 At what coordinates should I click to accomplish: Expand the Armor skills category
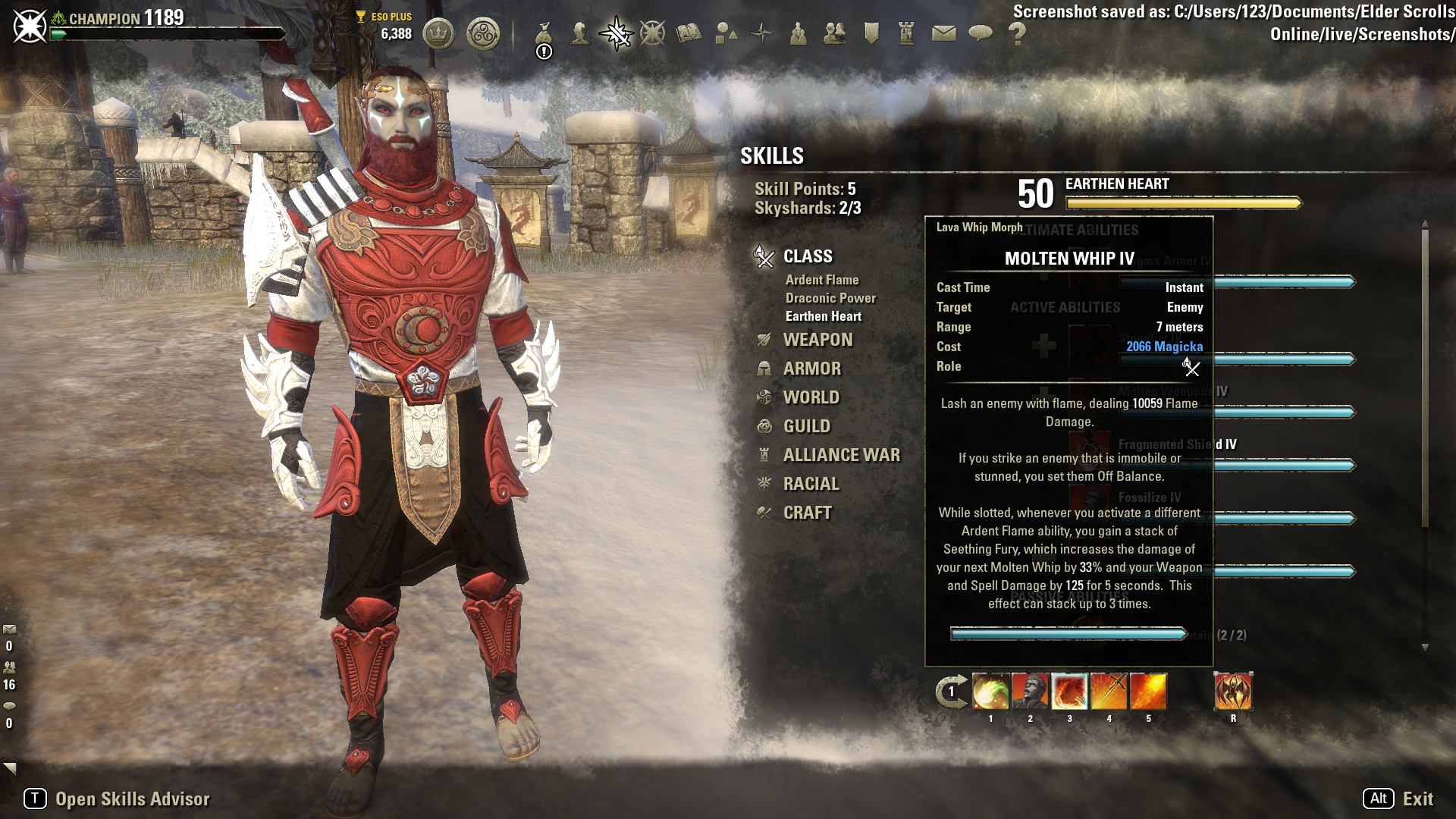(812, 369)
